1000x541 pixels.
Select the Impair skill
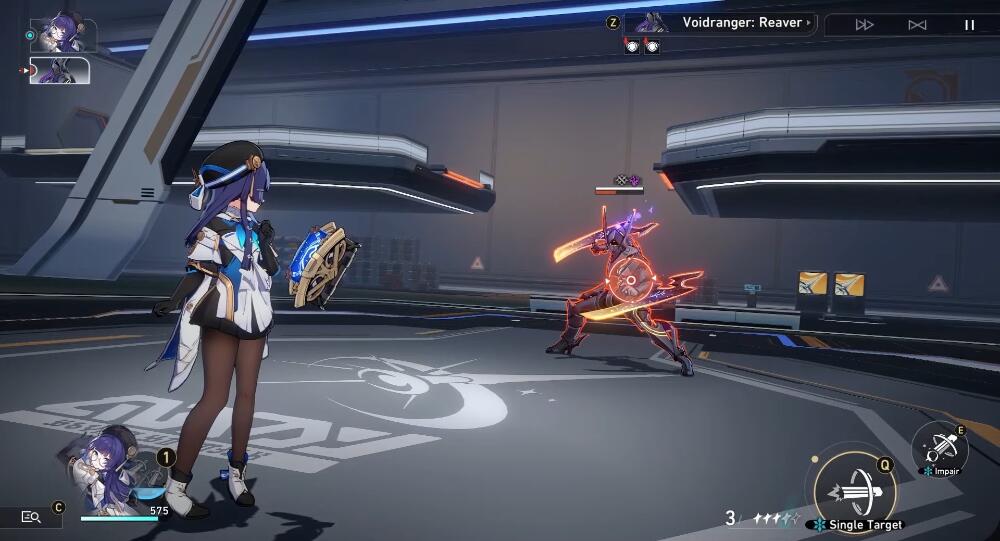(x=940, y=448)
